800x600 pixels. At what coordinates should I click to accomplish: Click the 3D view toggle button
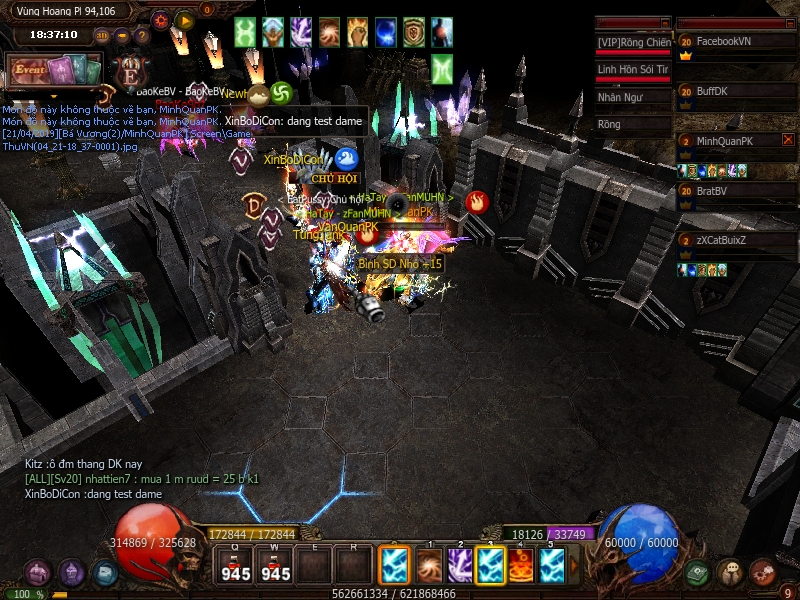click(102, 36)
